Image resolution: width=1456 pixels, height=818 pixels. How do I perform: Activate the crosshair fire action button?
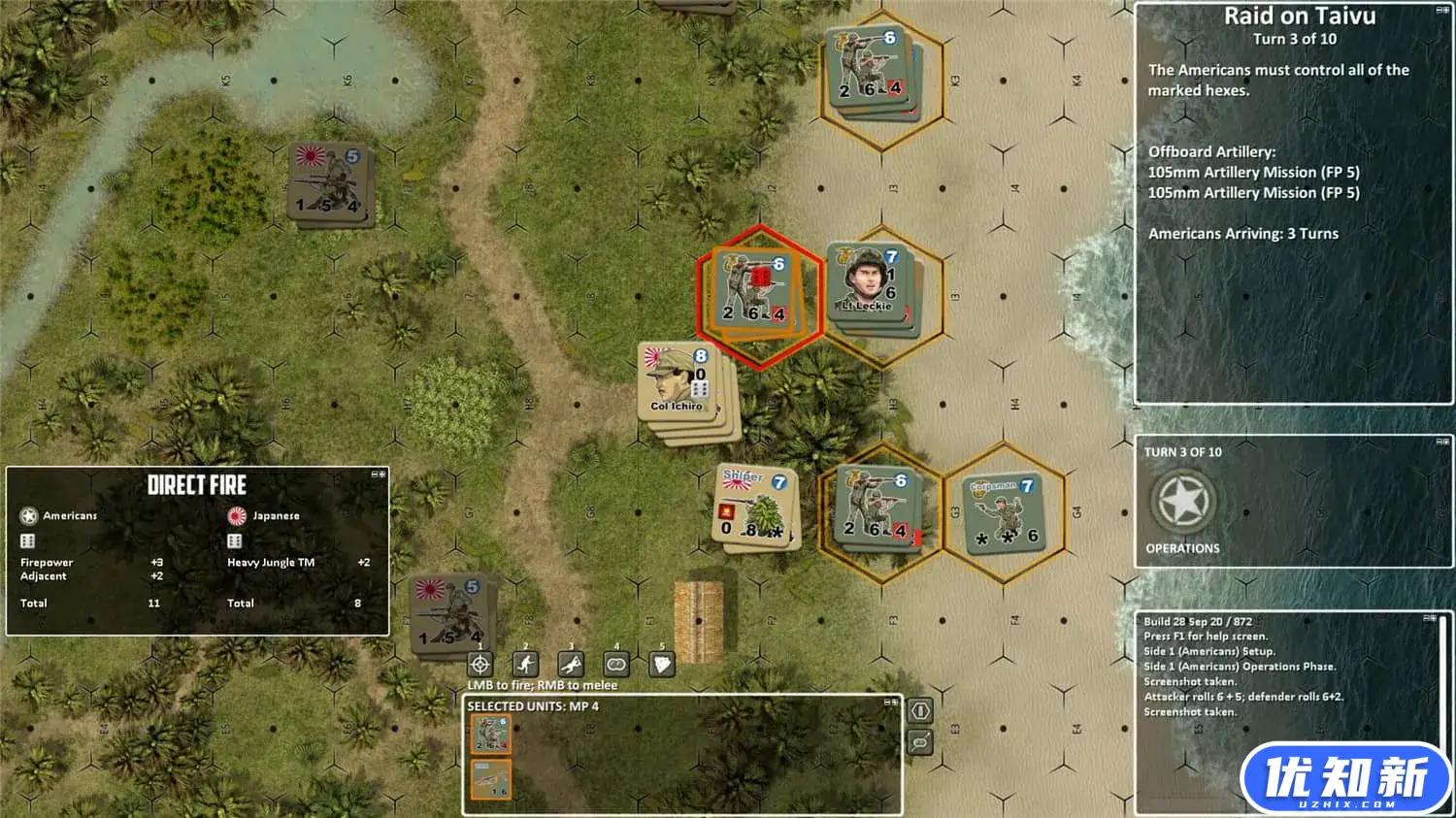[x=480, y=665]
